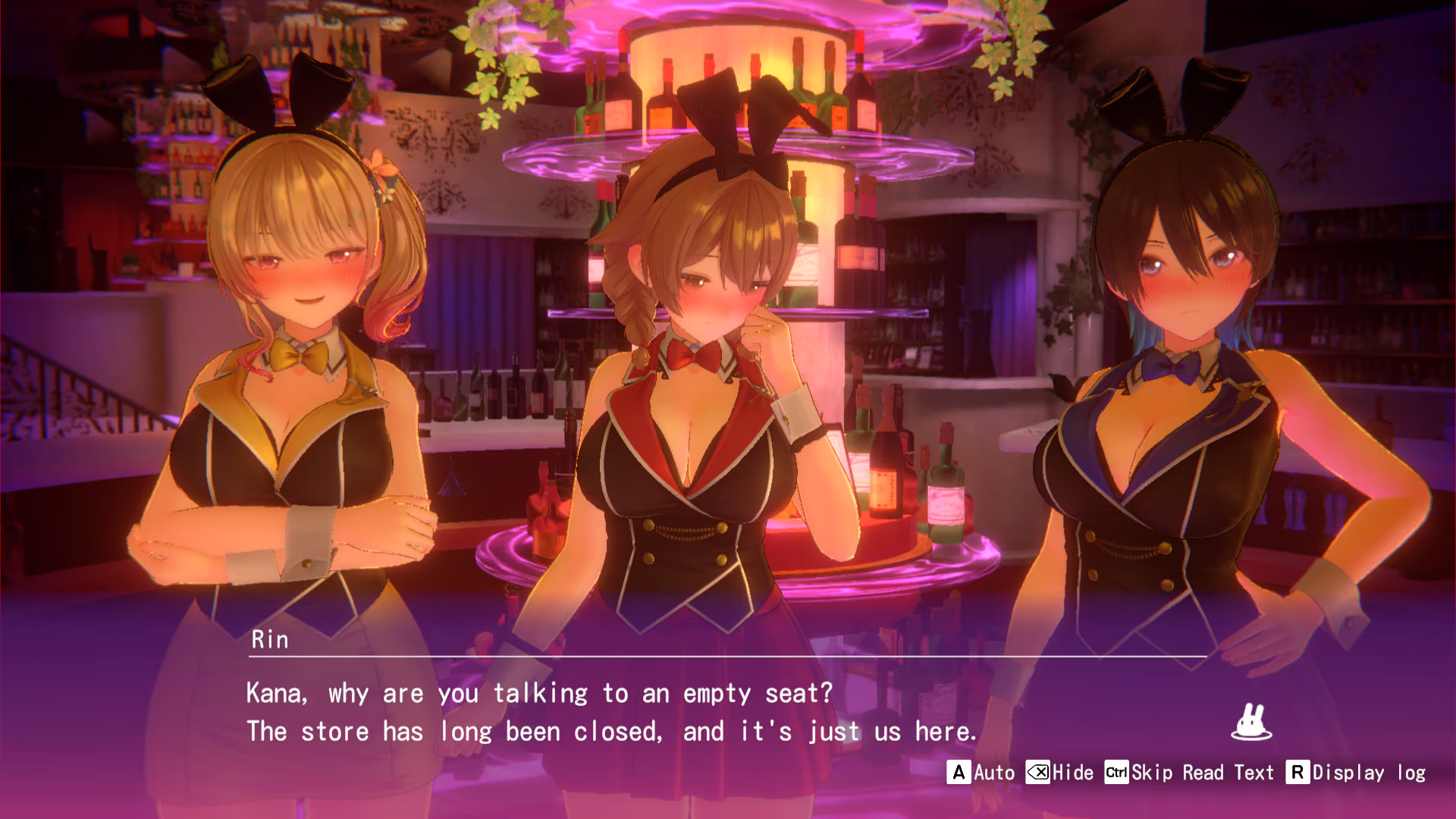Advance dialogue via the bunny icon

1250,723
